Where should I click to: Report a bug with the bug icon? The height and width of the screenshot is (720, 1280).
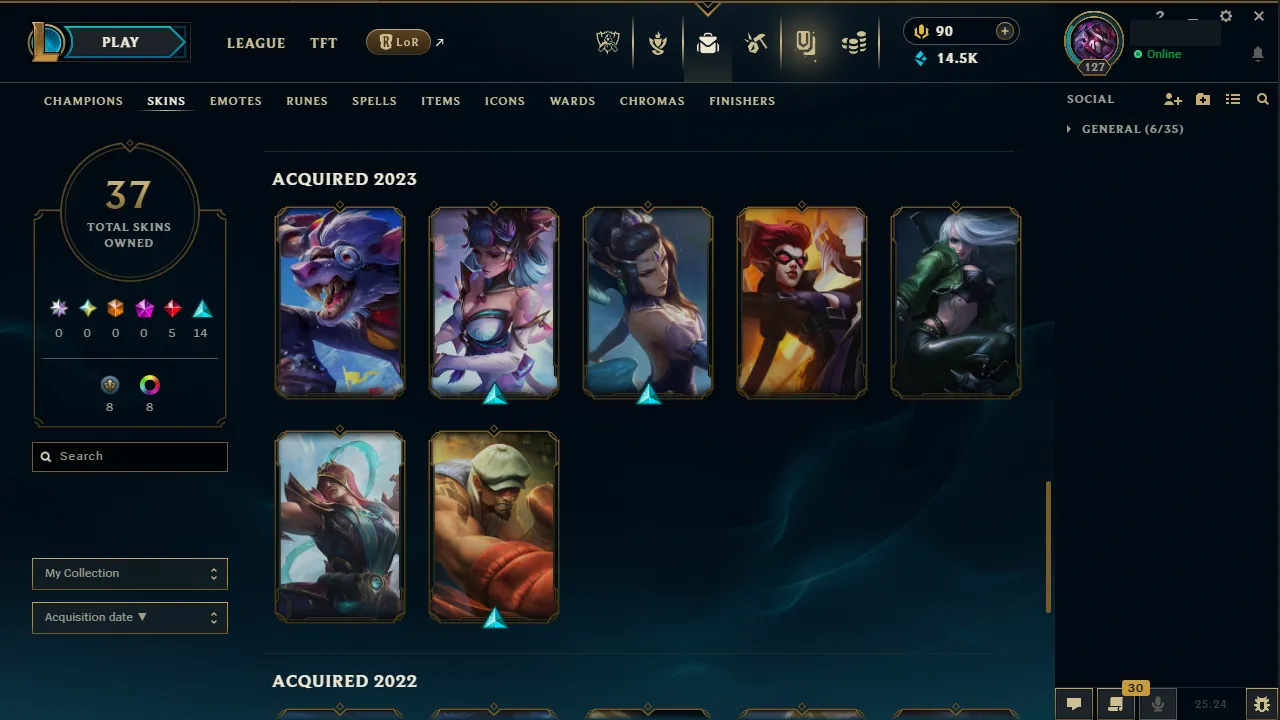click(x=1262, y=703)
